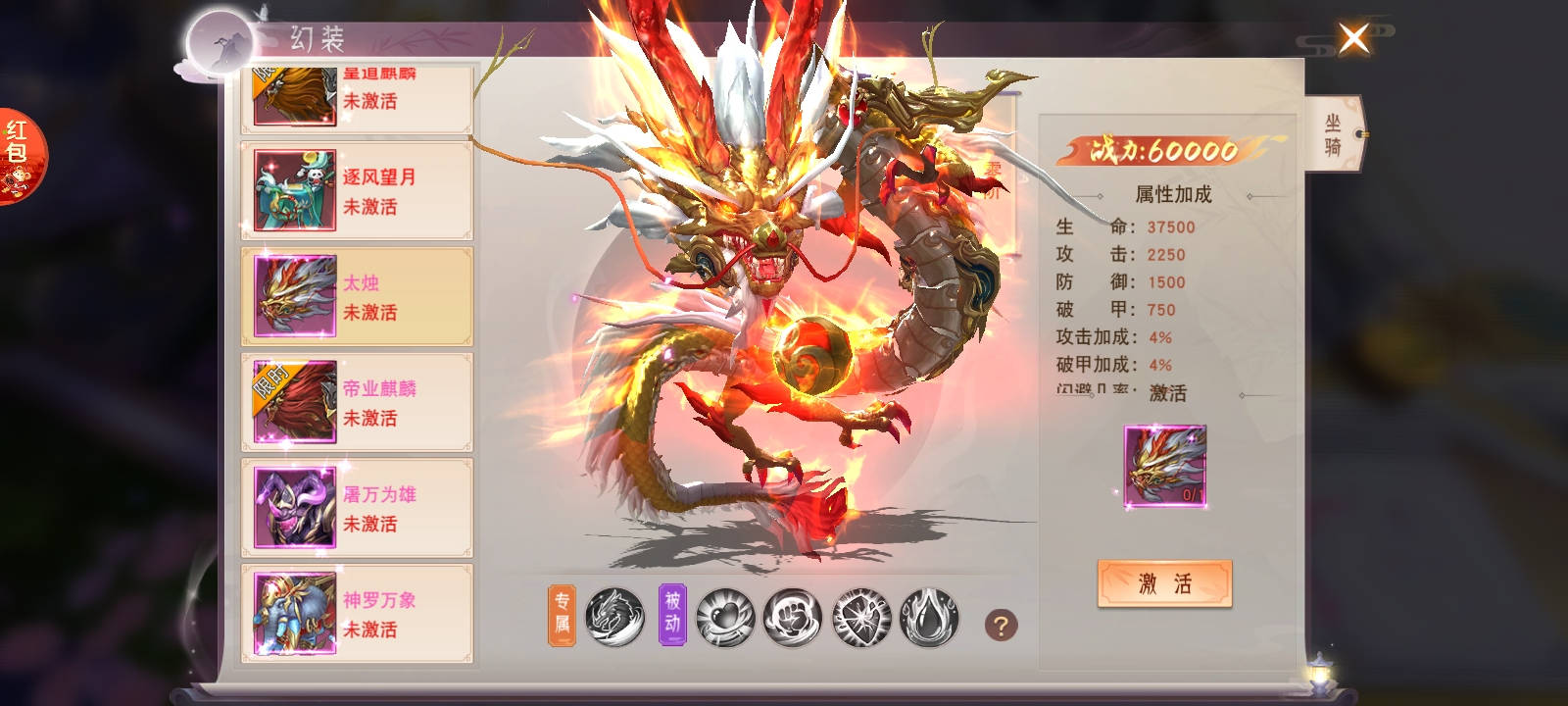Click the dragon activation material item
Image resolution: width=1568 pixels, height=706 pixels.
(x=1164, y=466)
